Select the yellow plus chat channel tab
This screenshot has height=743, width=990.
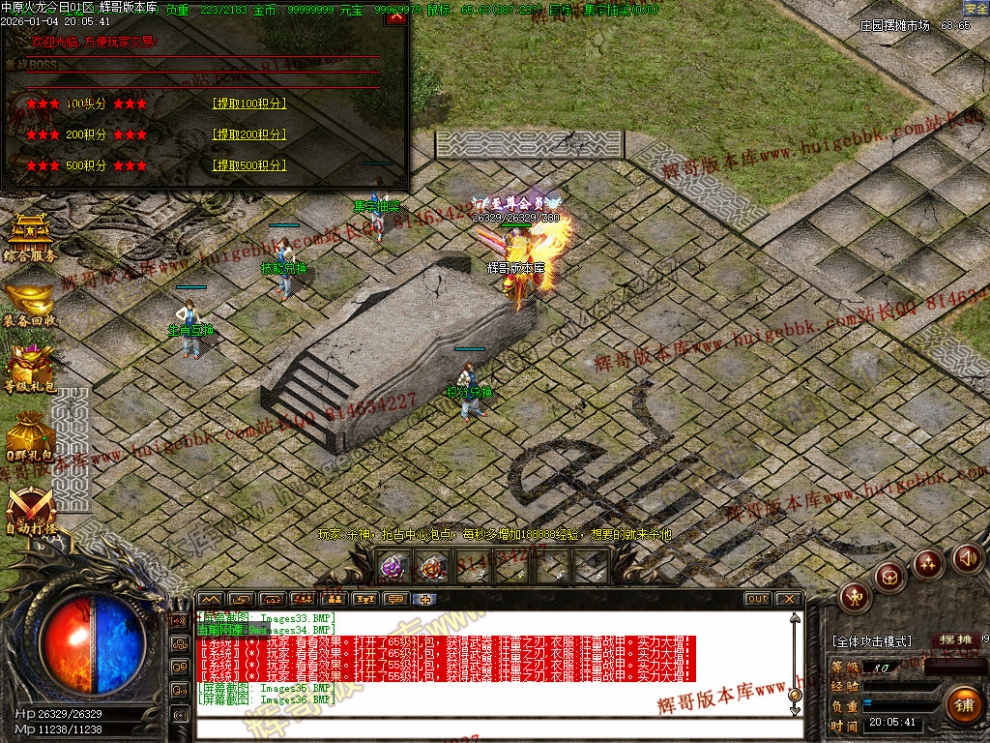click(x=426, y=599)
